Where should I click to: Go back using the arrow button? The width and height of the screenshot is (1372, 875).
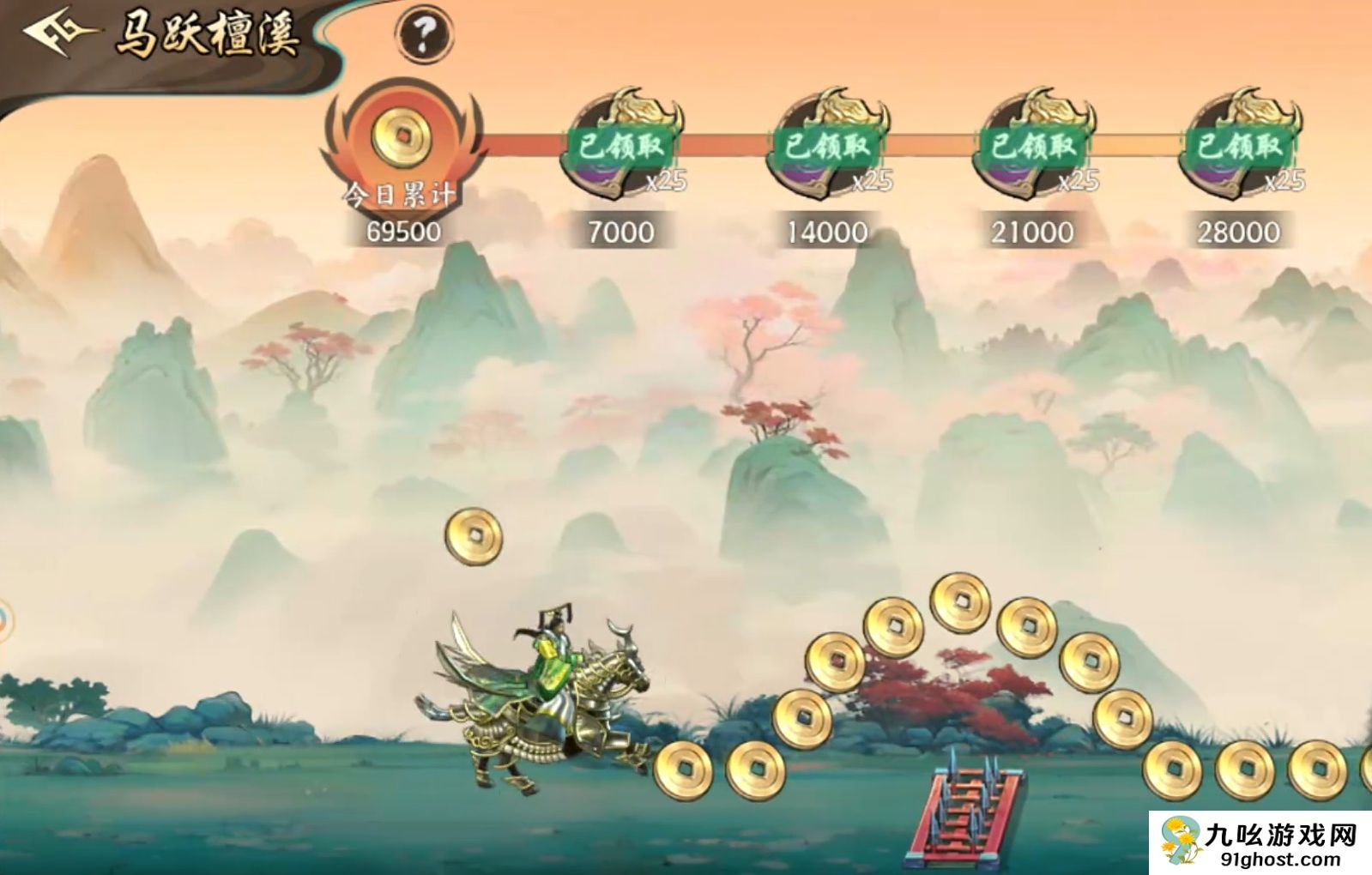click(58, 34)
